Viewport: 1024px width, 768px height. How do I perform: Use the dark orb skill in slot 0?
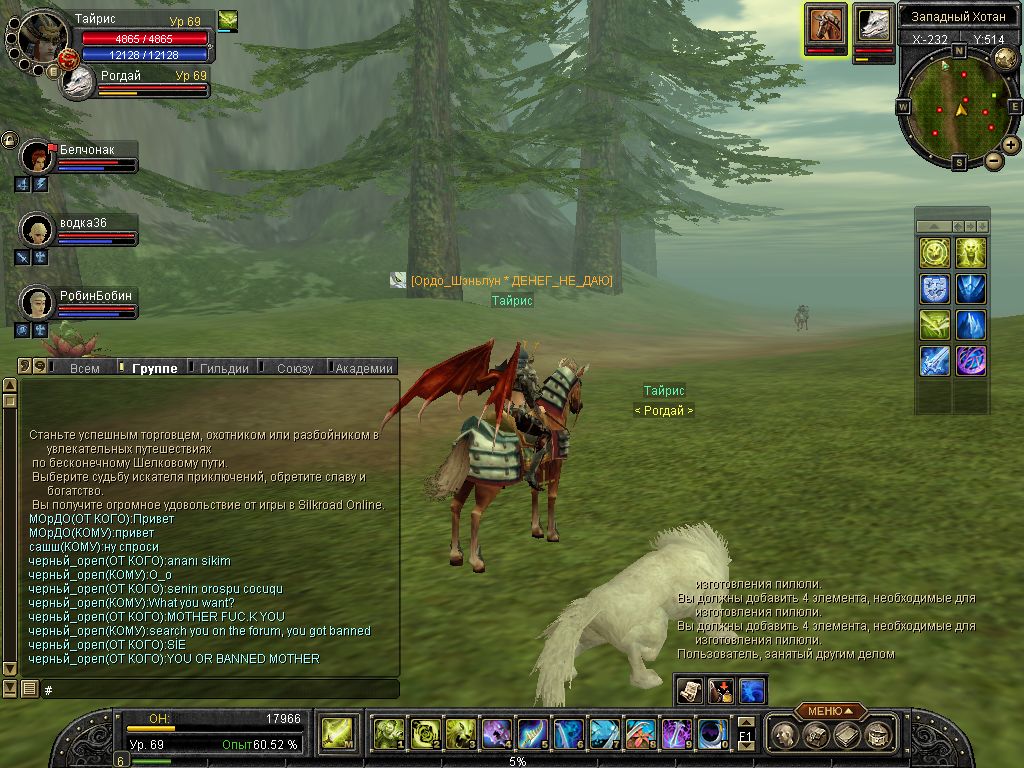[712, 734]
